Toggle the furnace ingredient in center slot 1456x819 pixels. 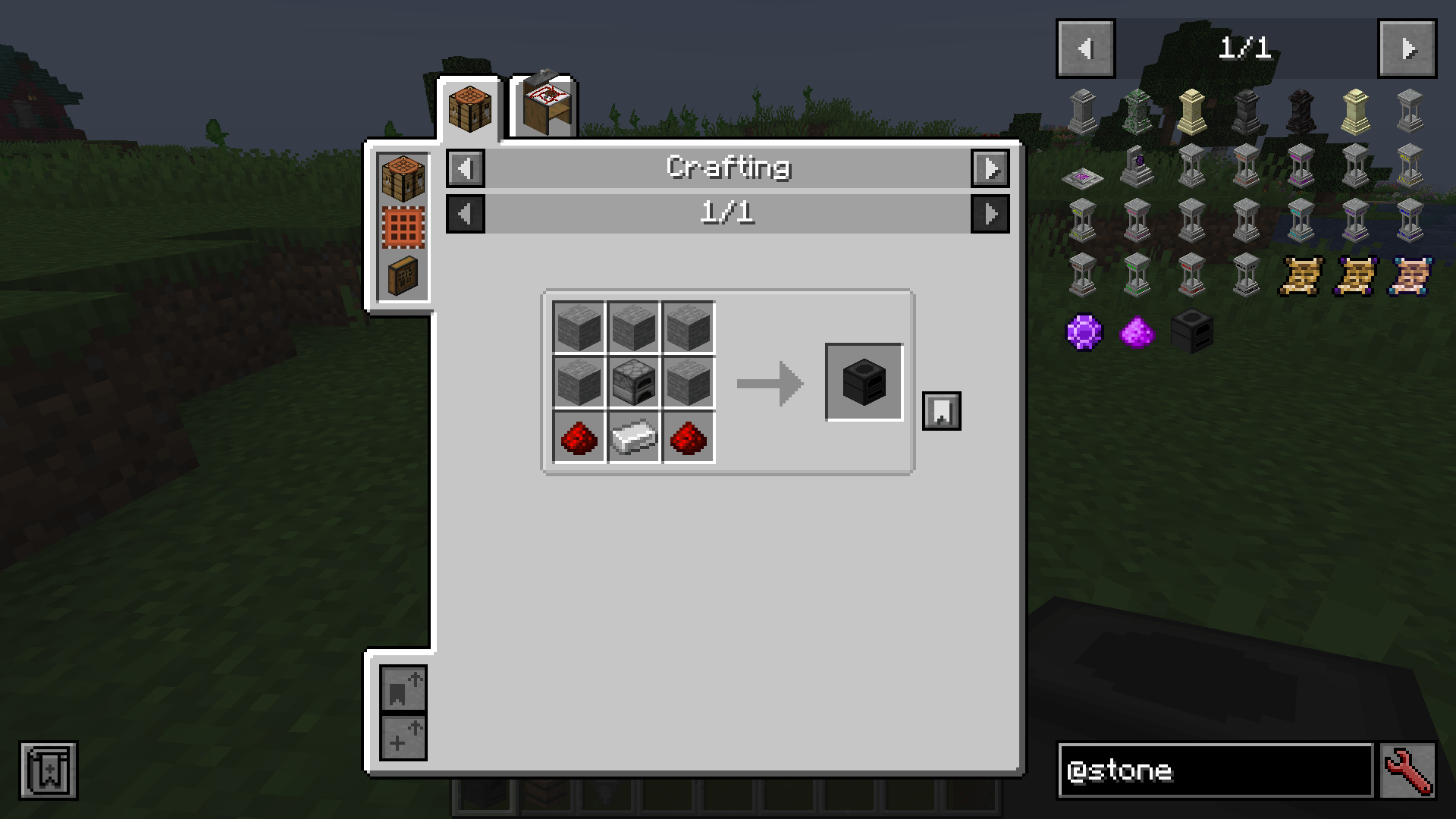click(633, 381)
